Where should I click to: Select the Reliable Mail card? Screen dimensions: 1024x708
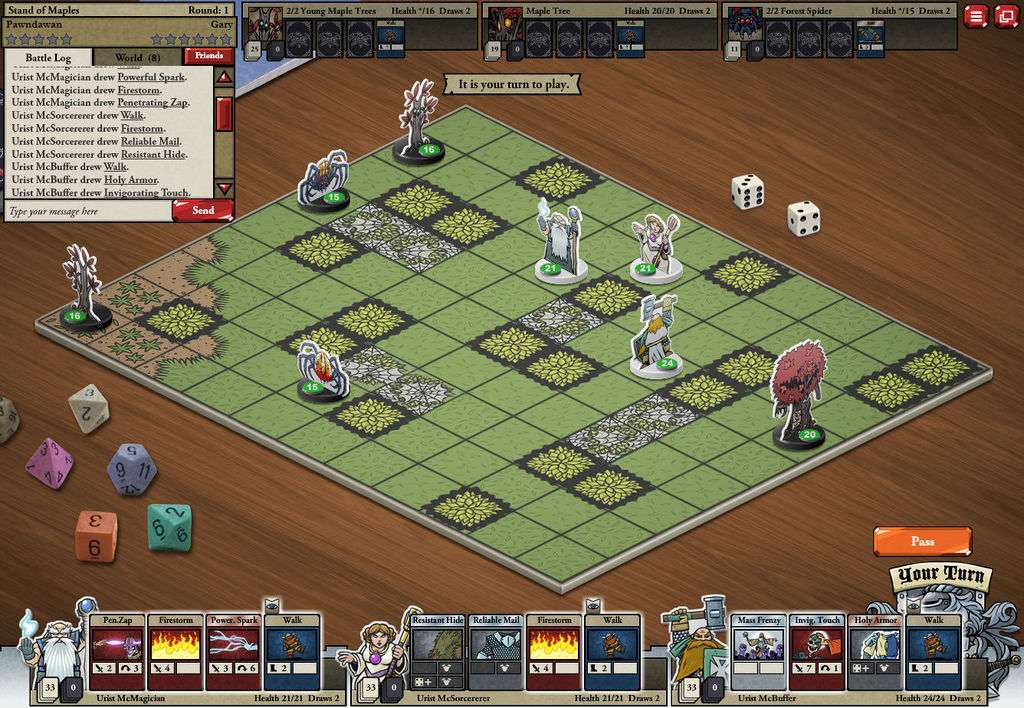[x=495, y=651]
